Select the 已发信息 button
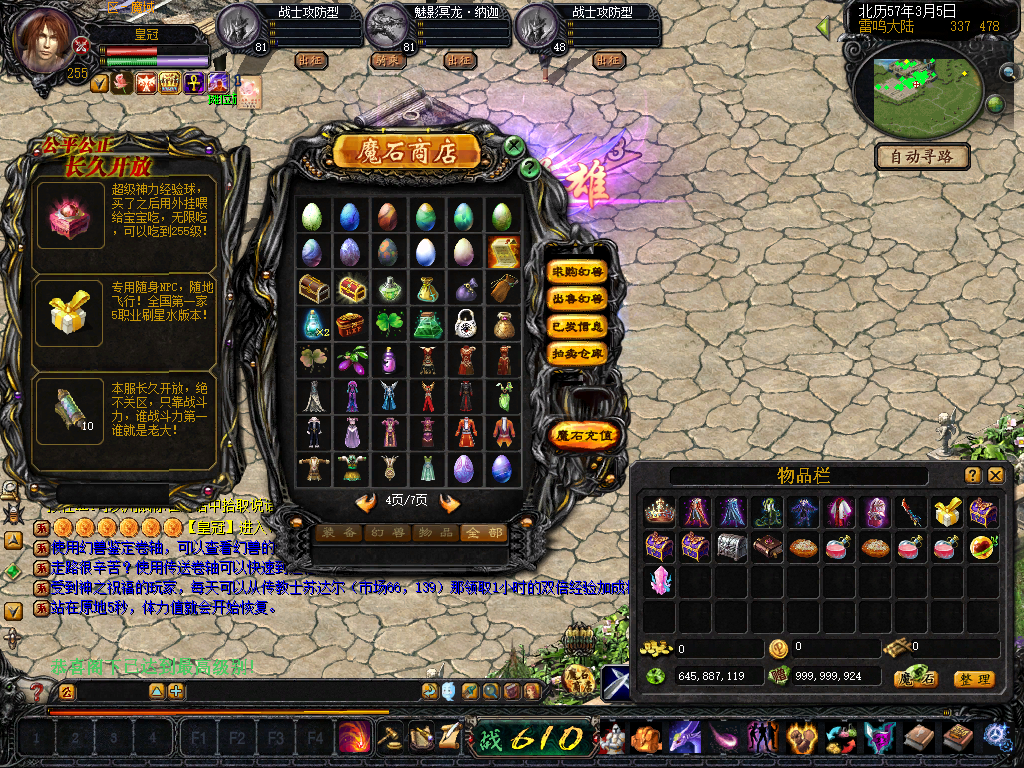The image size is (1024, 768). point(578,326)
